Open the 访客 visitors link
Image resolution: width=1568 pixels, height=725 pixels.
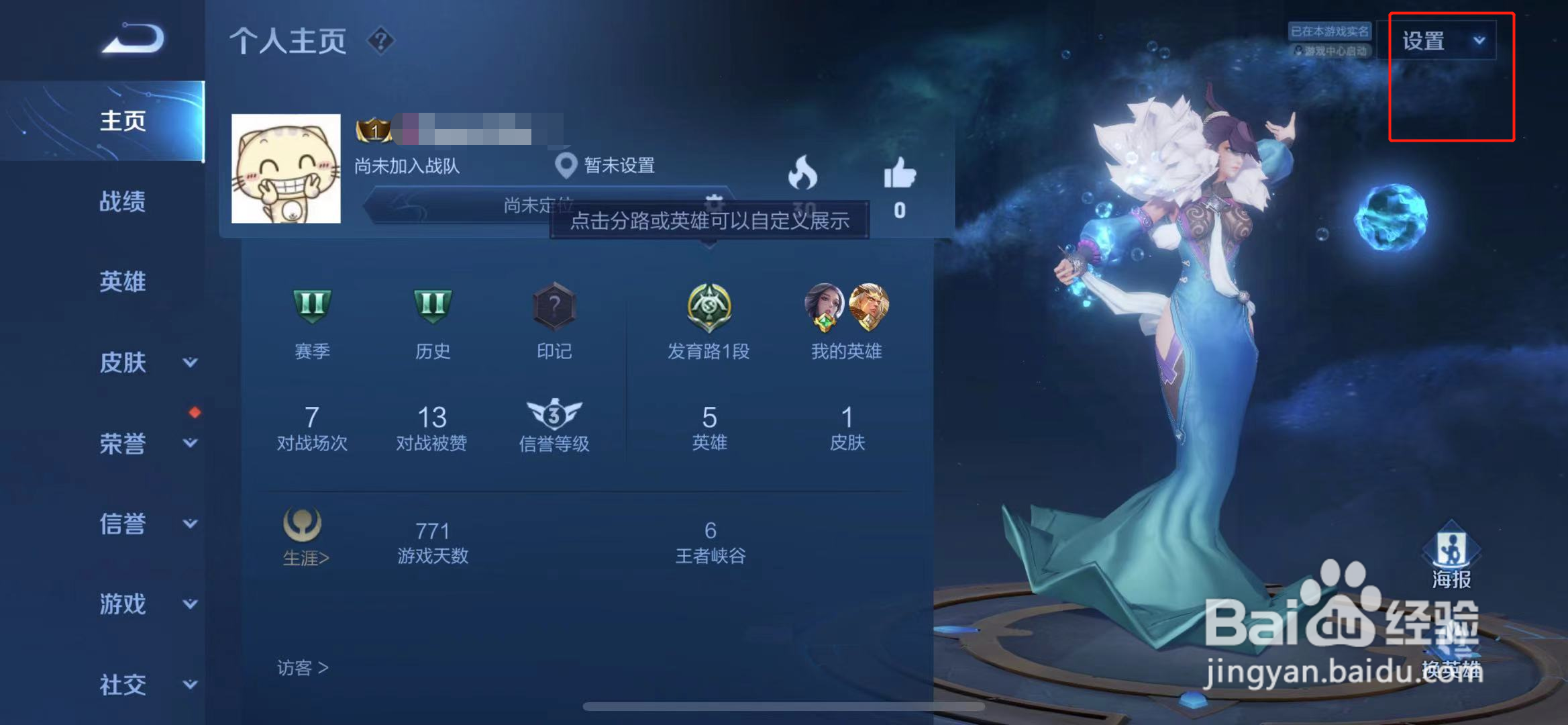(x=301, y=668)
